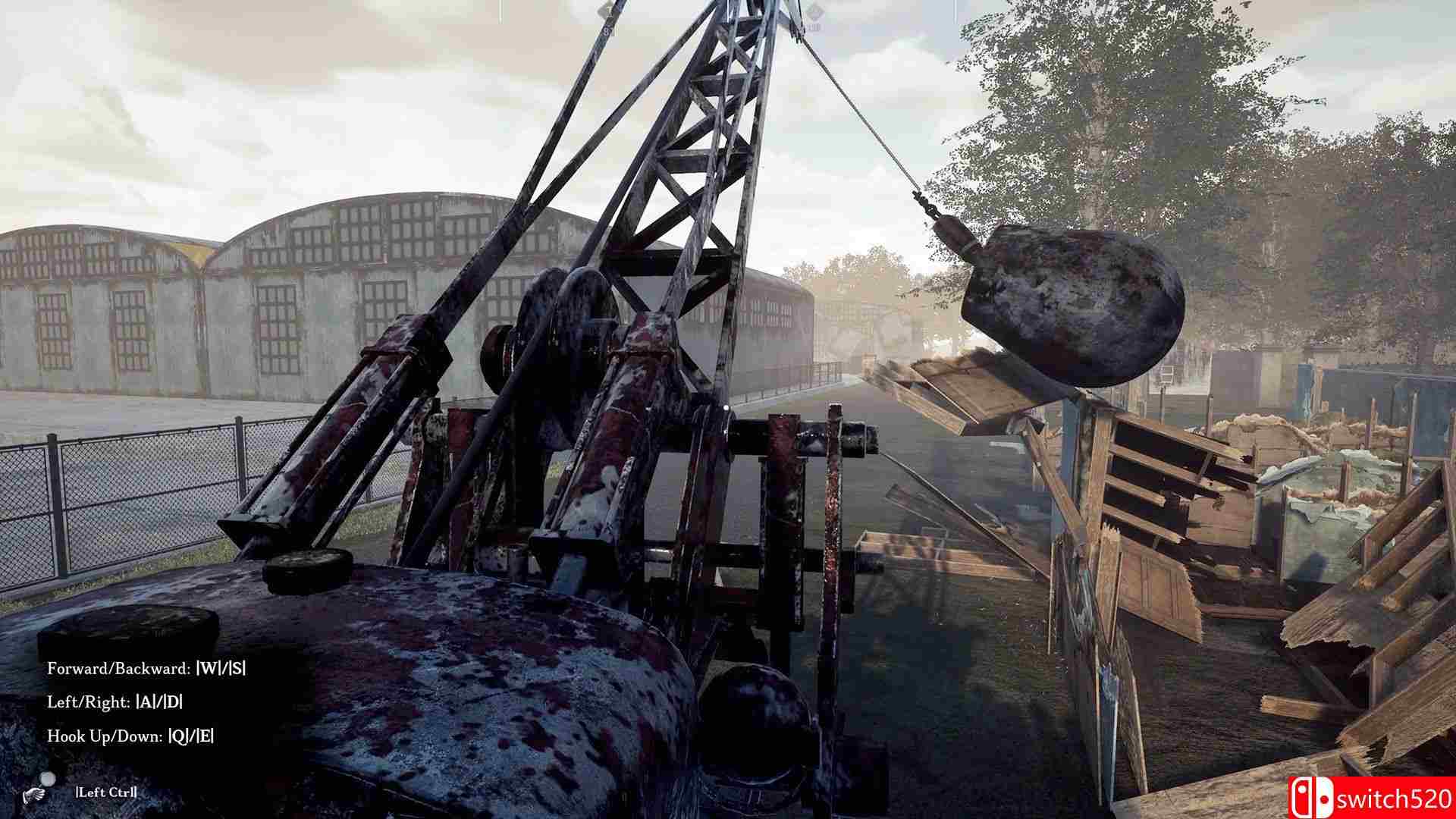
Task: Click the Left/Right control label
Action: click(87, 702)
